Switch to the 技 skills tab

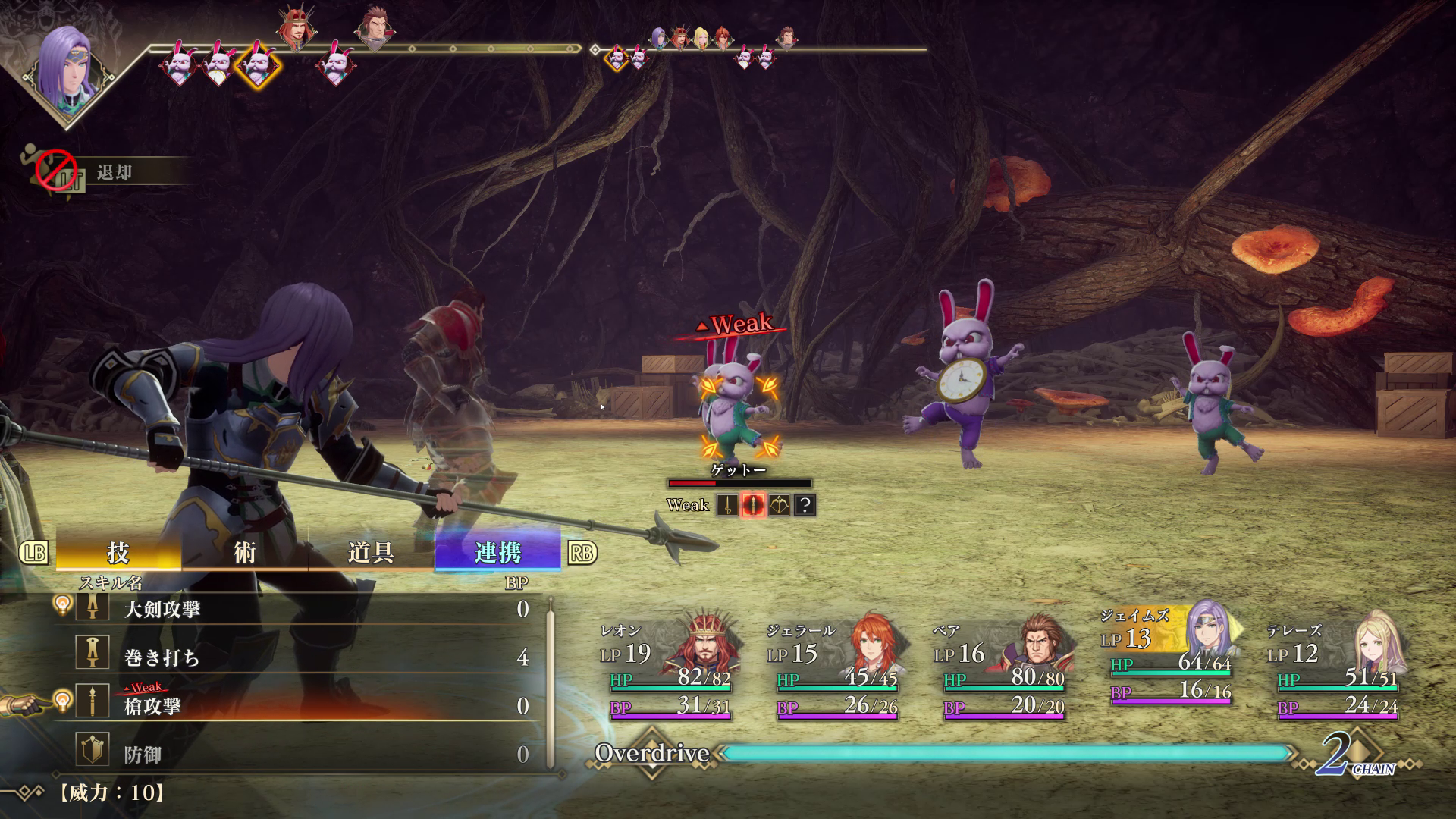pos(118,553)
